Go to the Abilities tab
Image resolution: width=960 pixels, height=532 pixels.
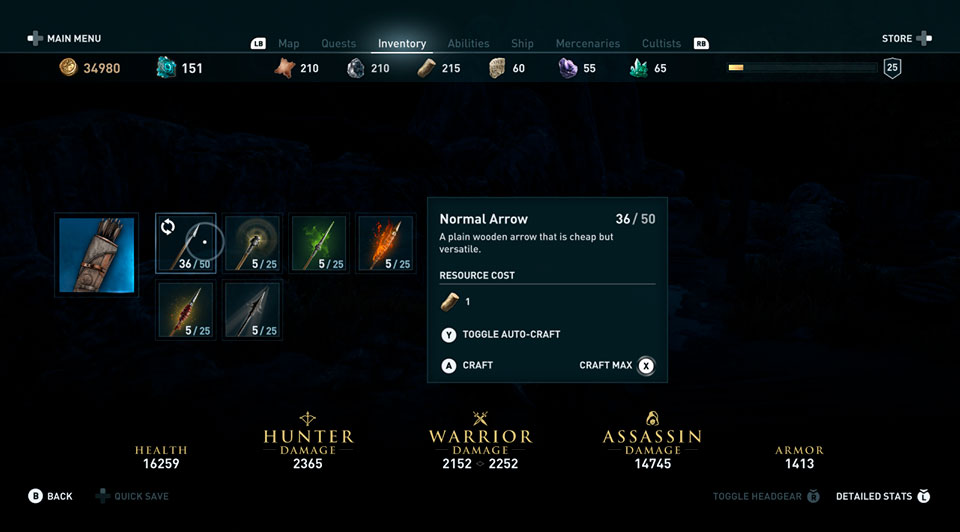pyautogui.click(x=468, y=44)
